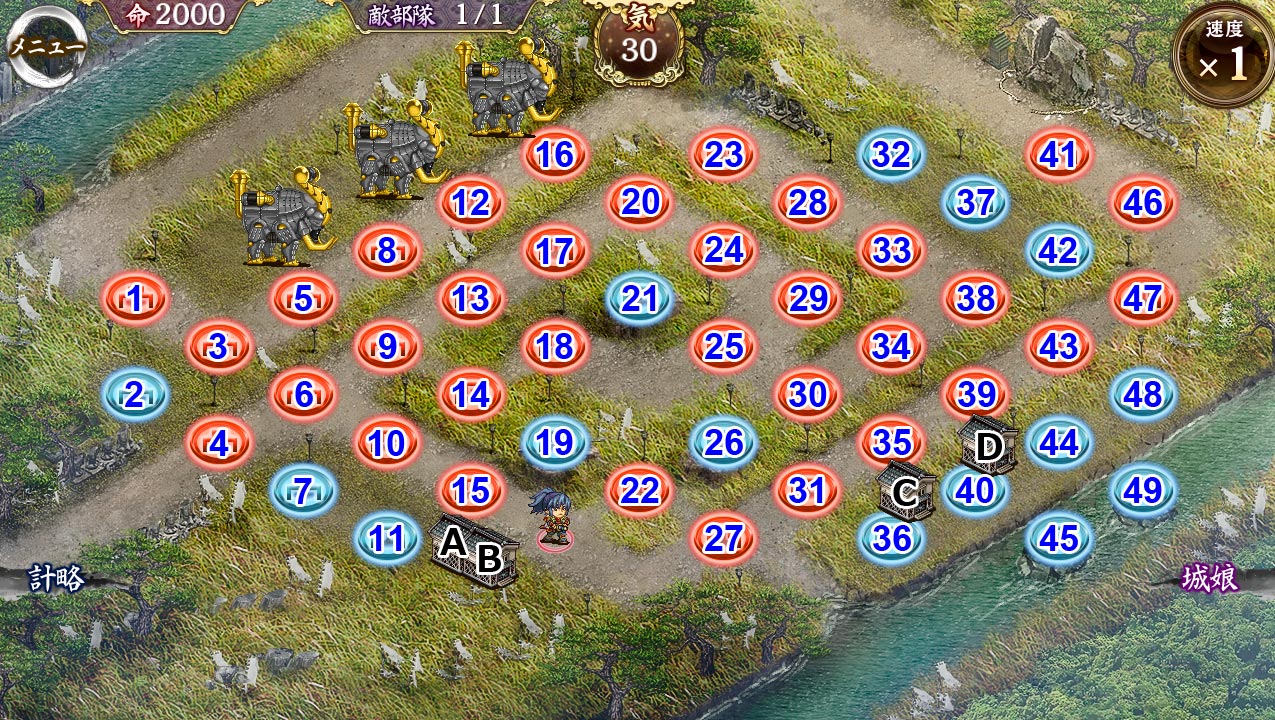Select red placement tile 30

(x=807, y=394)
